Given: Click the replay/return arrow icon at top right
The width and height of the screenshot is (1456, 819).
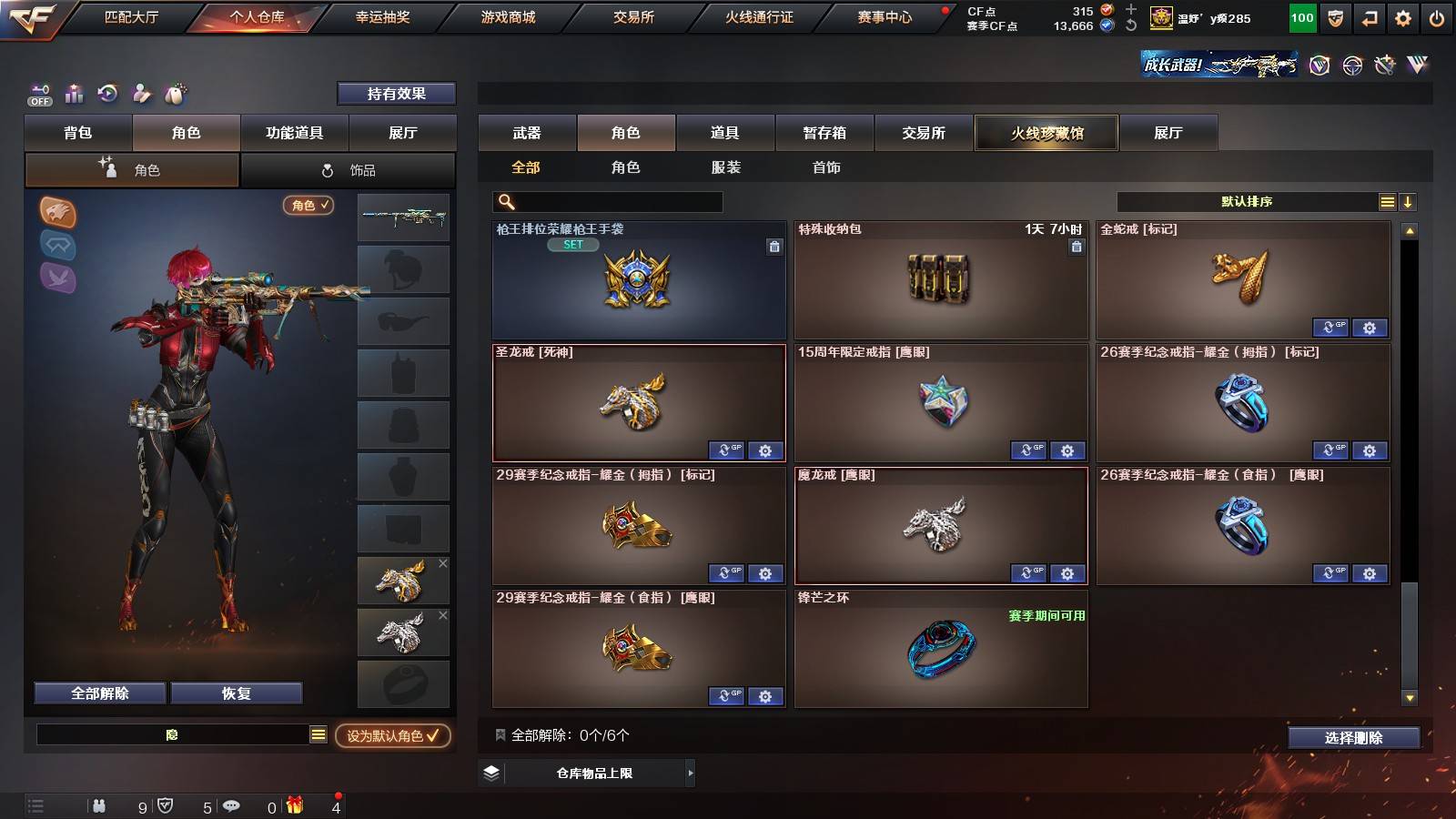Looking at the screenshot, I should click(1367, 17).
